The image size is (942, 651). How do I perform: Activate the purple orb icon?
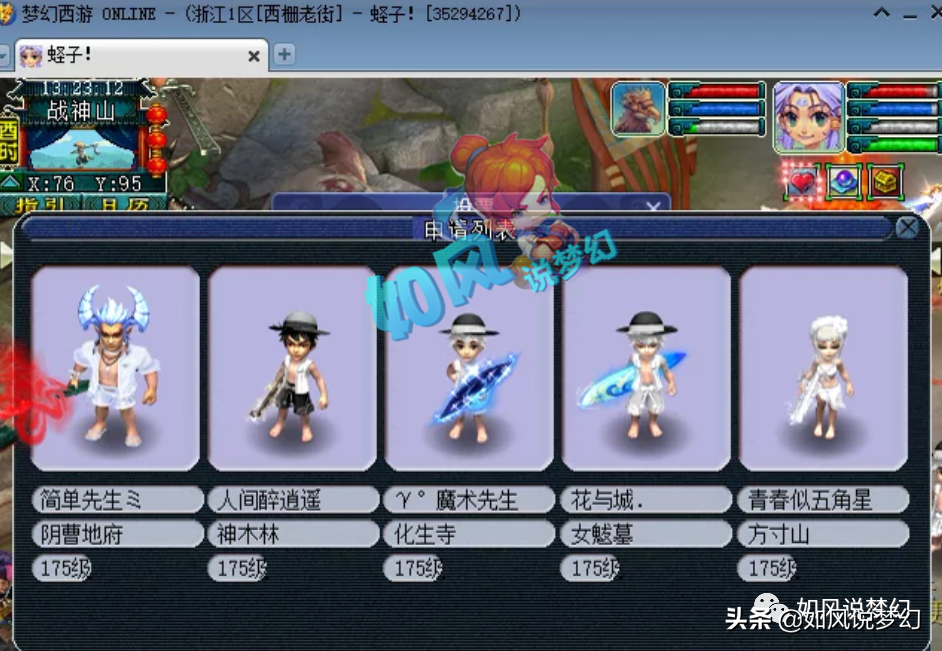[844, 182]
